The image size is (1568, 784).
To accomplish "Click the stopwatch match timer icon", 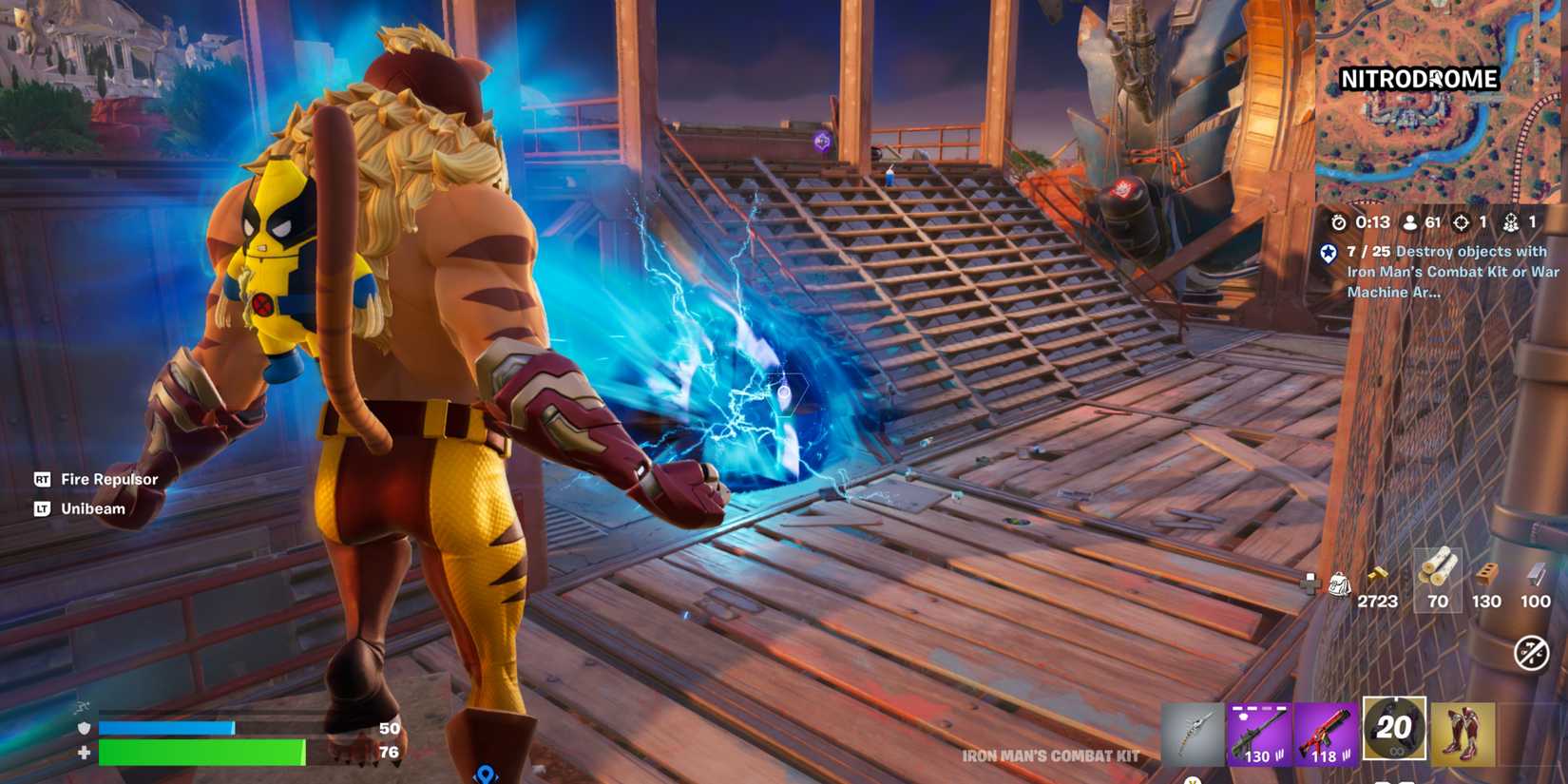I will click(x=1339, y=223).
